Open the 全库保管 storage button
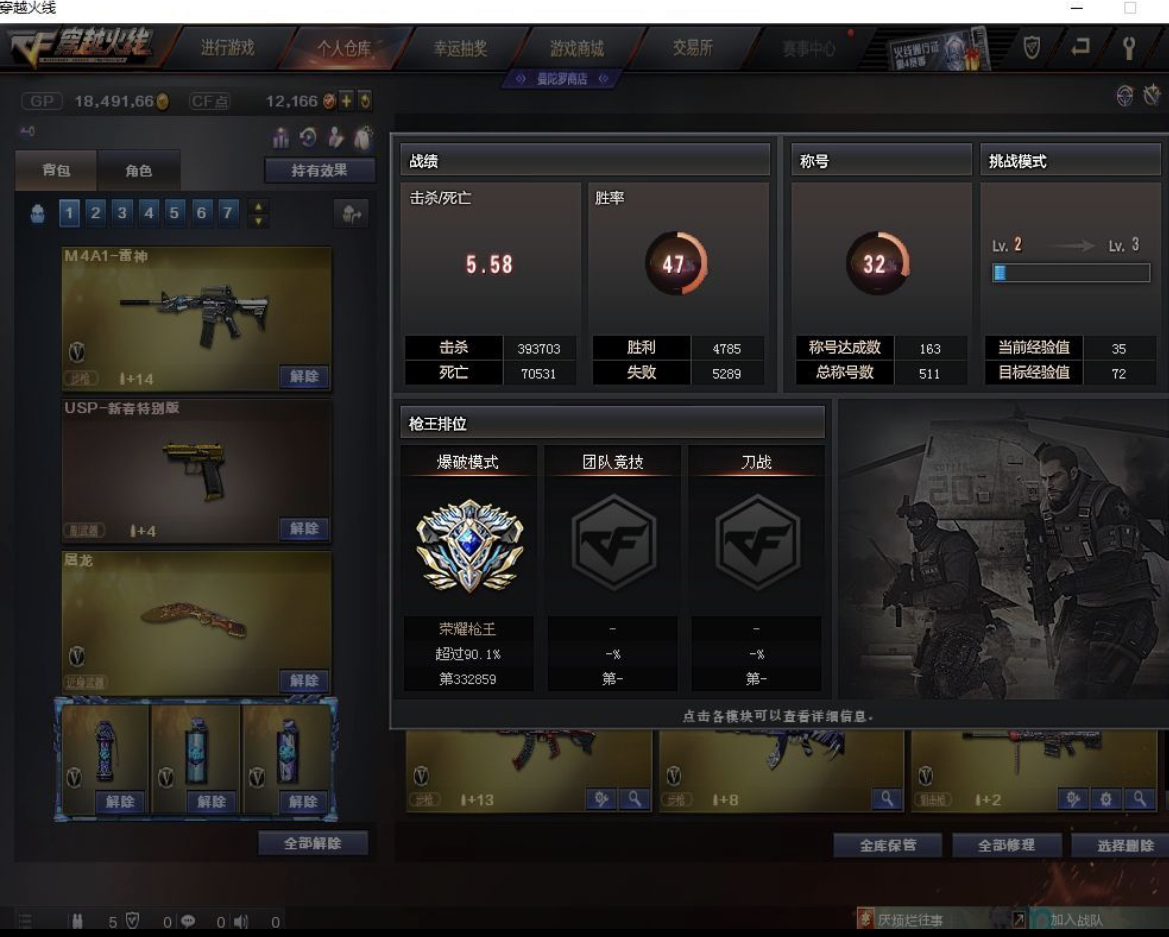This screenshot has height=937, width=1169. (x=888, y=846)
